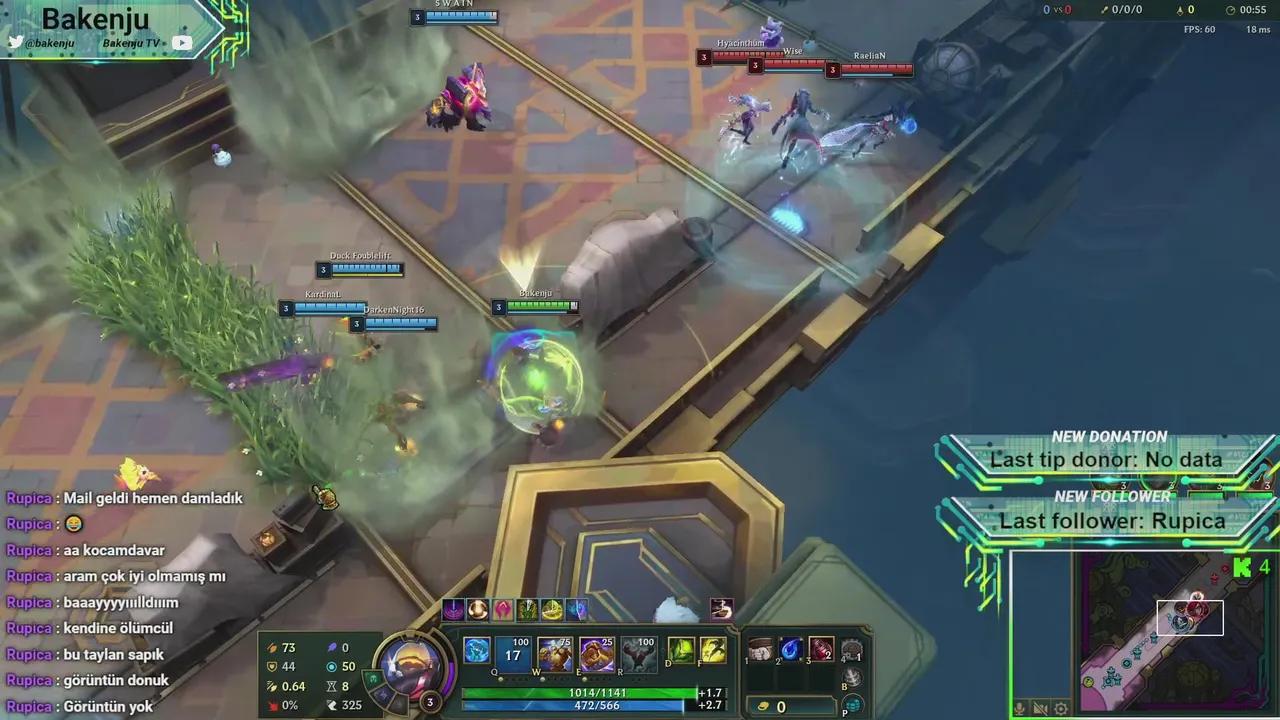Toggle the crossed-out camera icon
Viewport: 1280px width, 720px height.
(x=1041, y=709)
